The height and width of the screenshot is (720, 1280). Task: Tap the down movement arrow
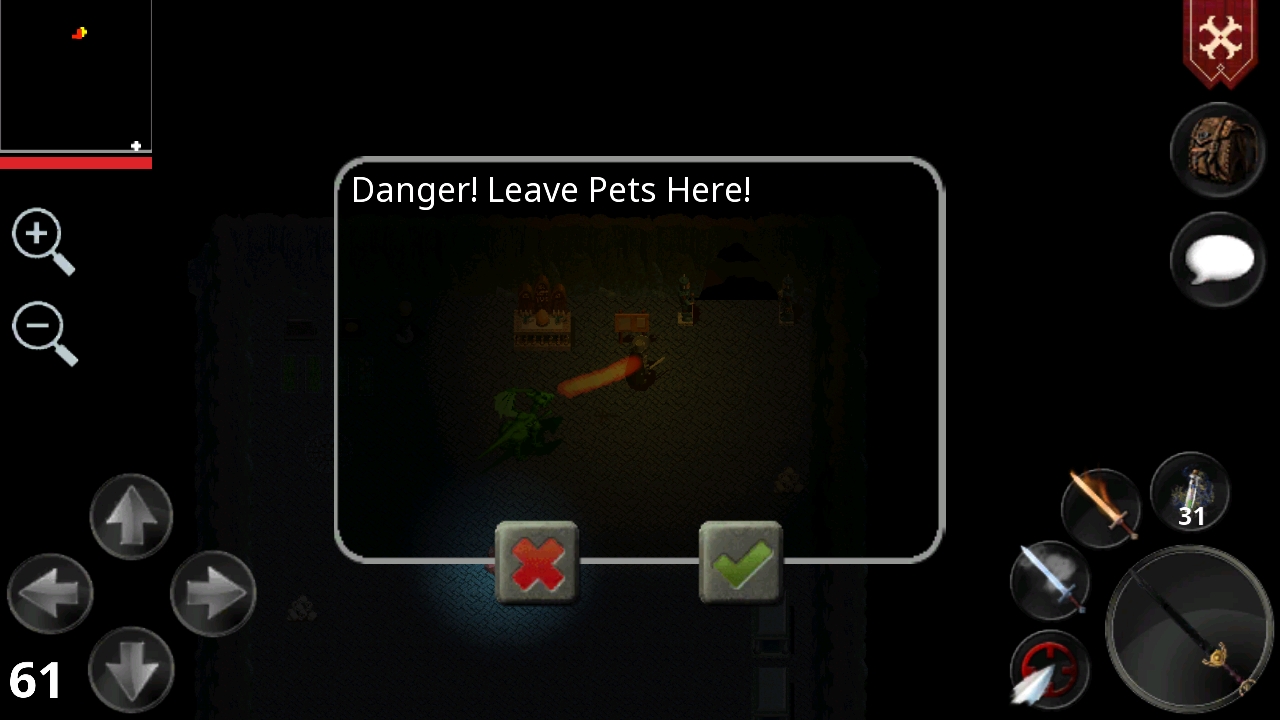131,668
